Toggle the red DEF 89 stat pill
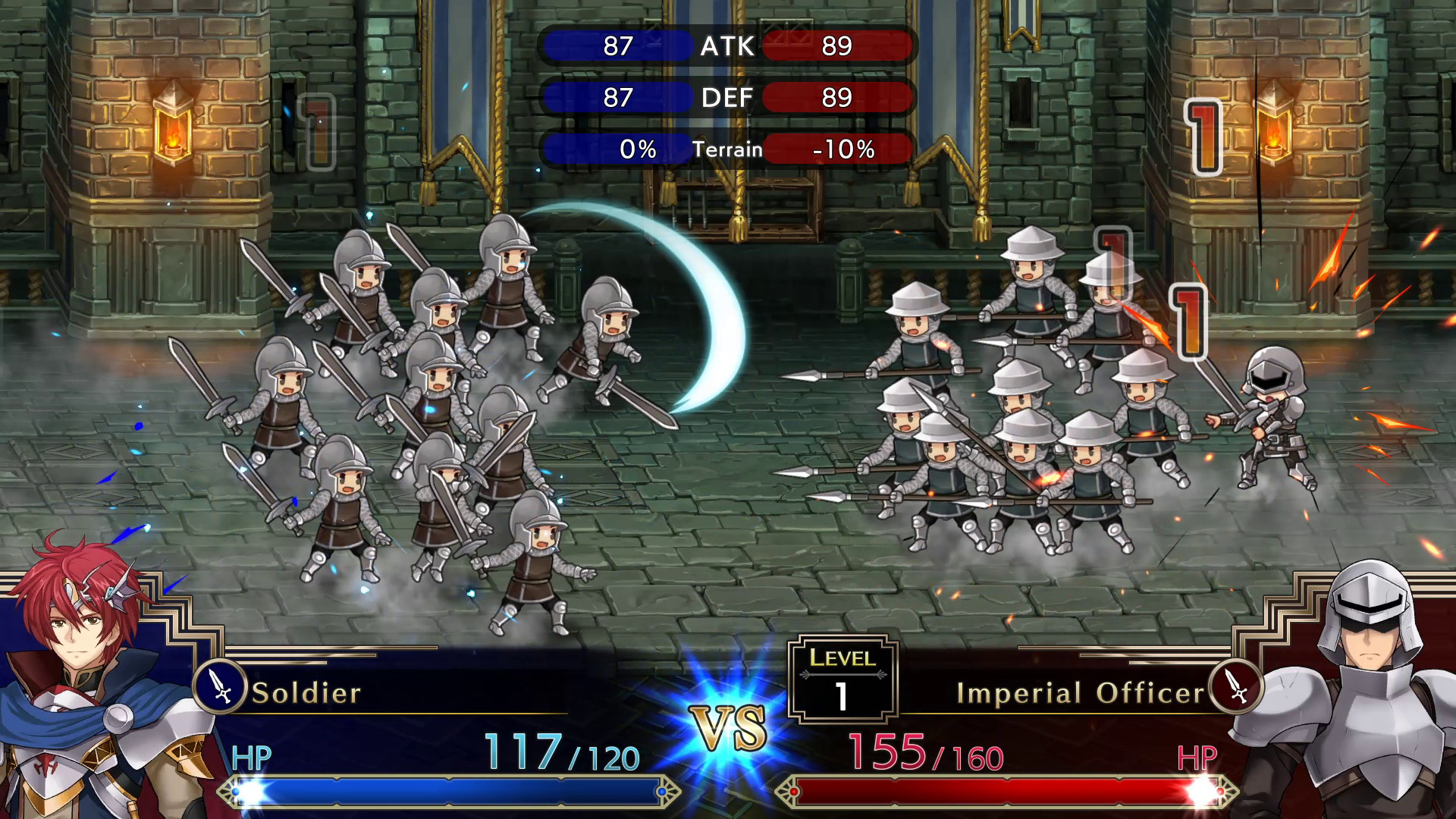 [836, 97]
